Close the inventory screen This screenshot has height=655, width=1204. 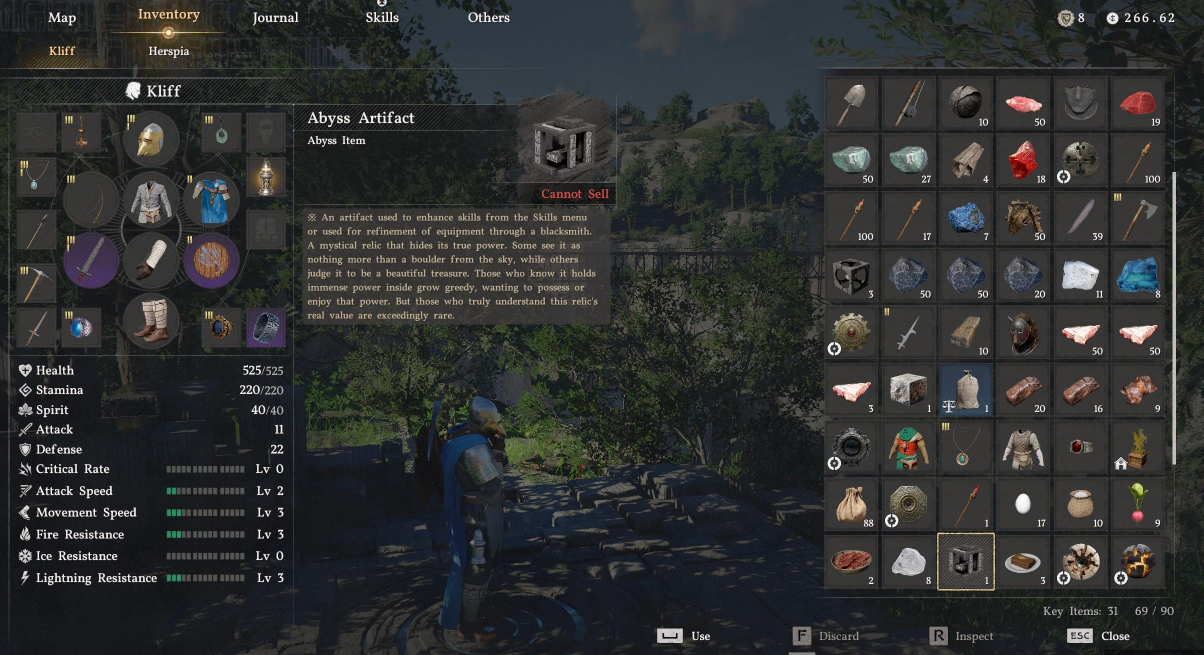1114,636
